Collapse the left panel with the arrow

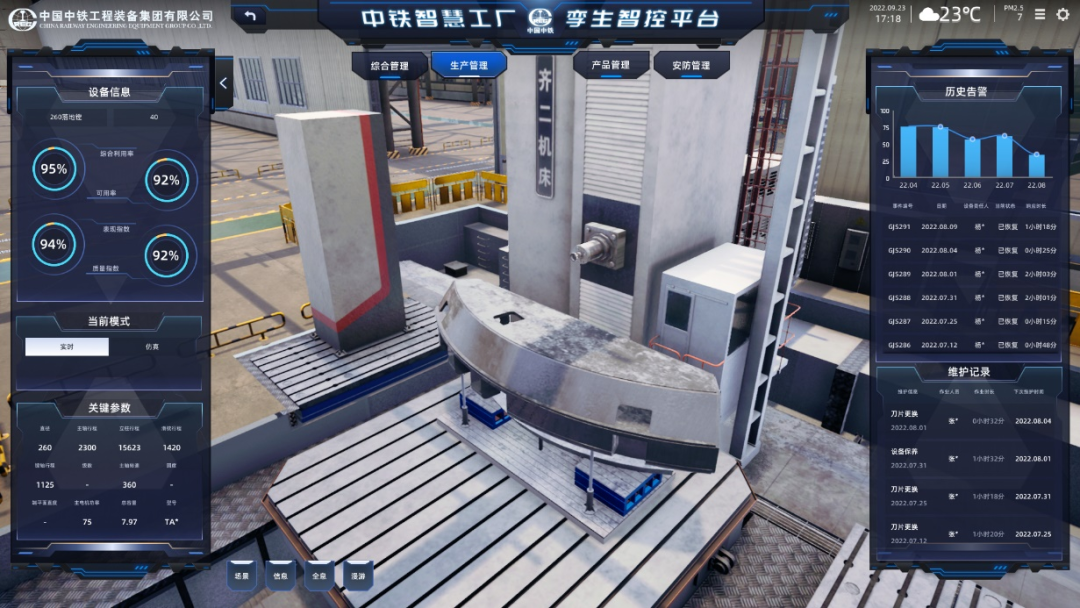pos(223,84)
